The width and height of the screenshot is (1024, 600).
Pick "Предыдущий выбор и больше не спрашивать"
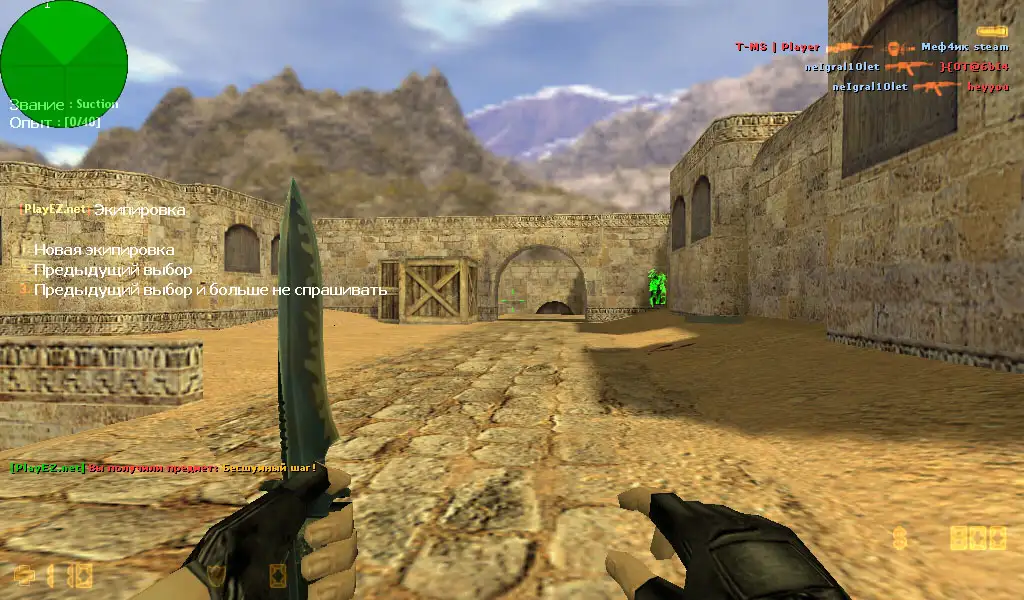click(x=210, y=290)
